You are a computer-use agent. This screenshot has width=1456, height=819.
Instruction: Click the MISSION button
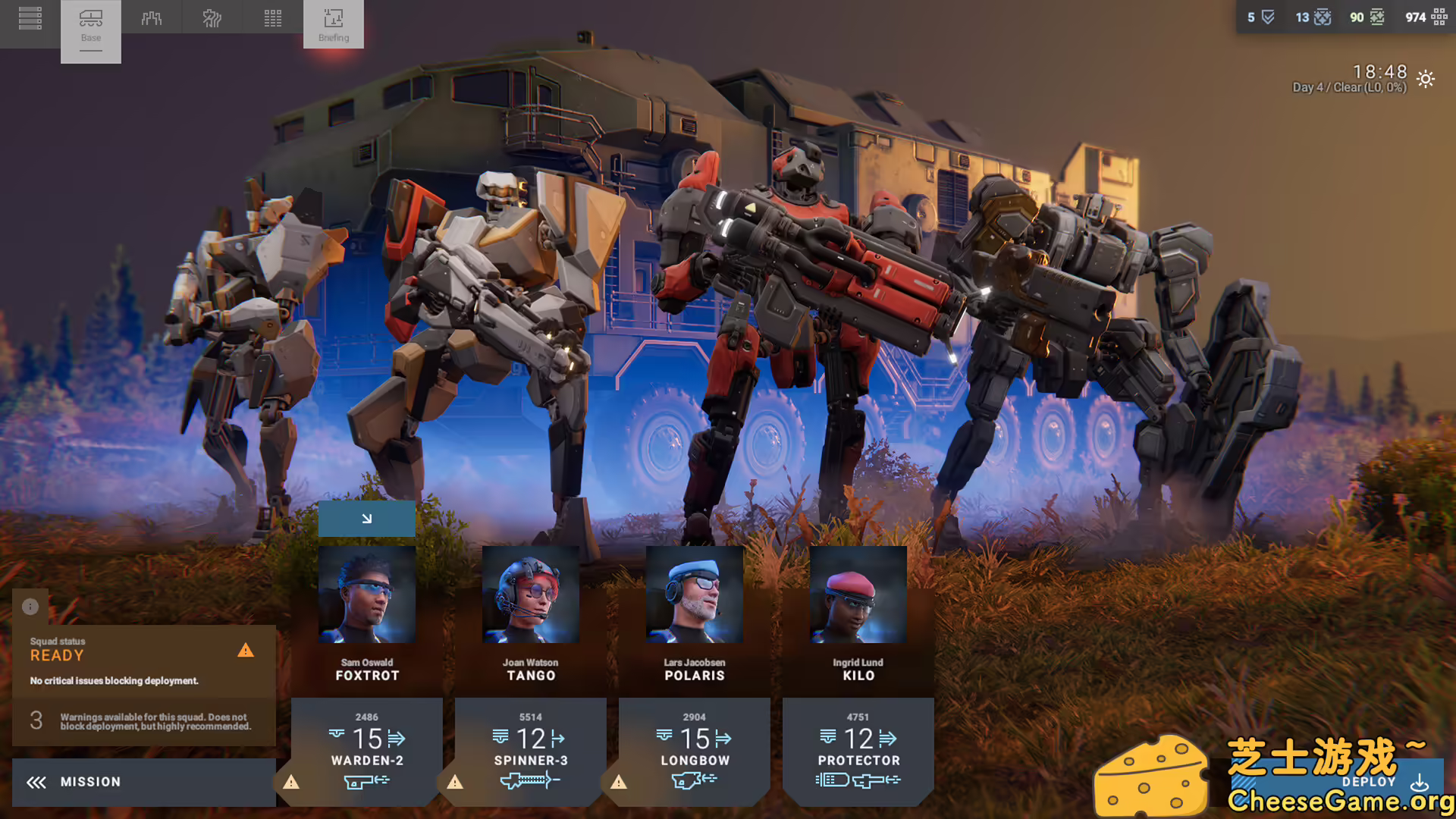pyautogui.click(x=91, y=782)
